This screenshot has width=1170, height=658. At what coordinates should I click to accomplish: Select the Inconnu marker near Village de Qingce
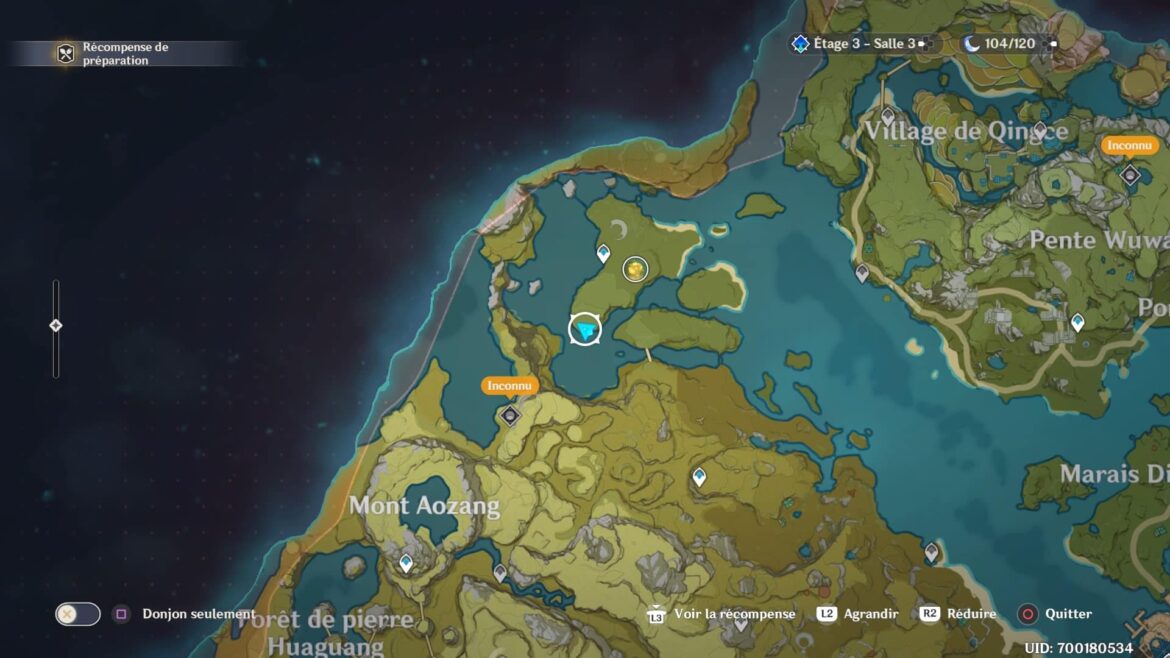coord(1130,175)
